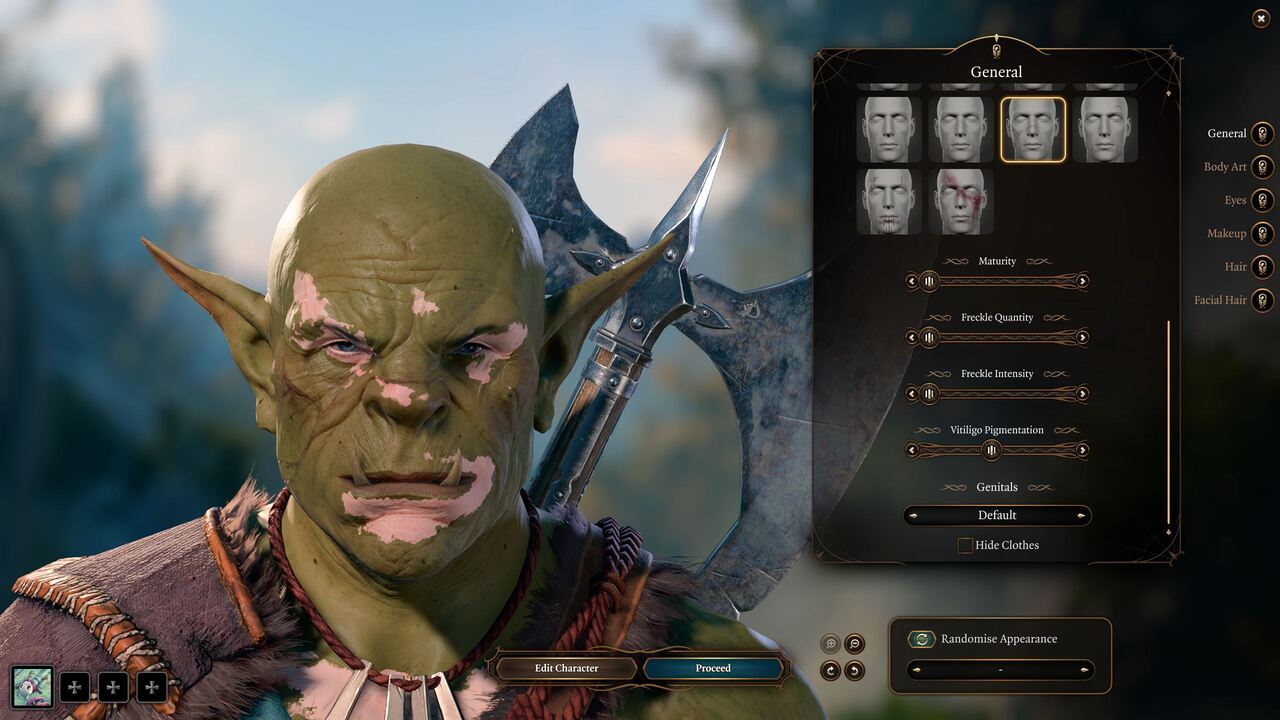This screenshot has height=720, width=1280.
Task: Select the General tab heading
Action: (x=996, y=71)
